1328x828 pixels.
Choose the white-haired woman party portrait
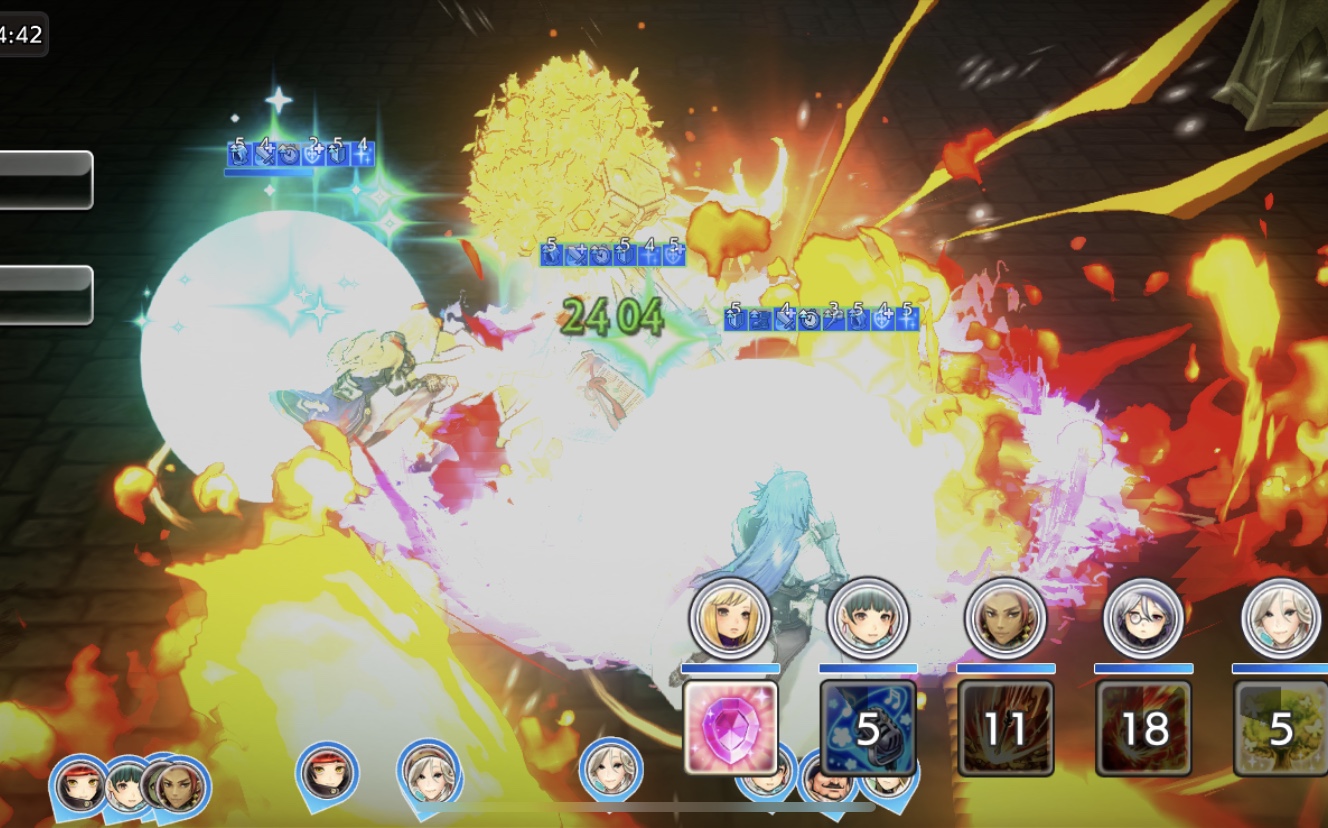1281,618
